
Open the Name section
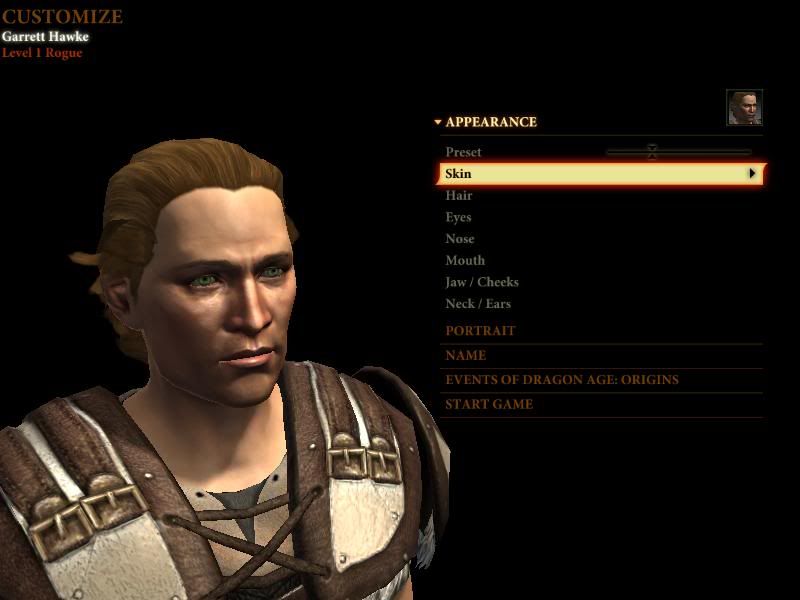tap(466, 355)
